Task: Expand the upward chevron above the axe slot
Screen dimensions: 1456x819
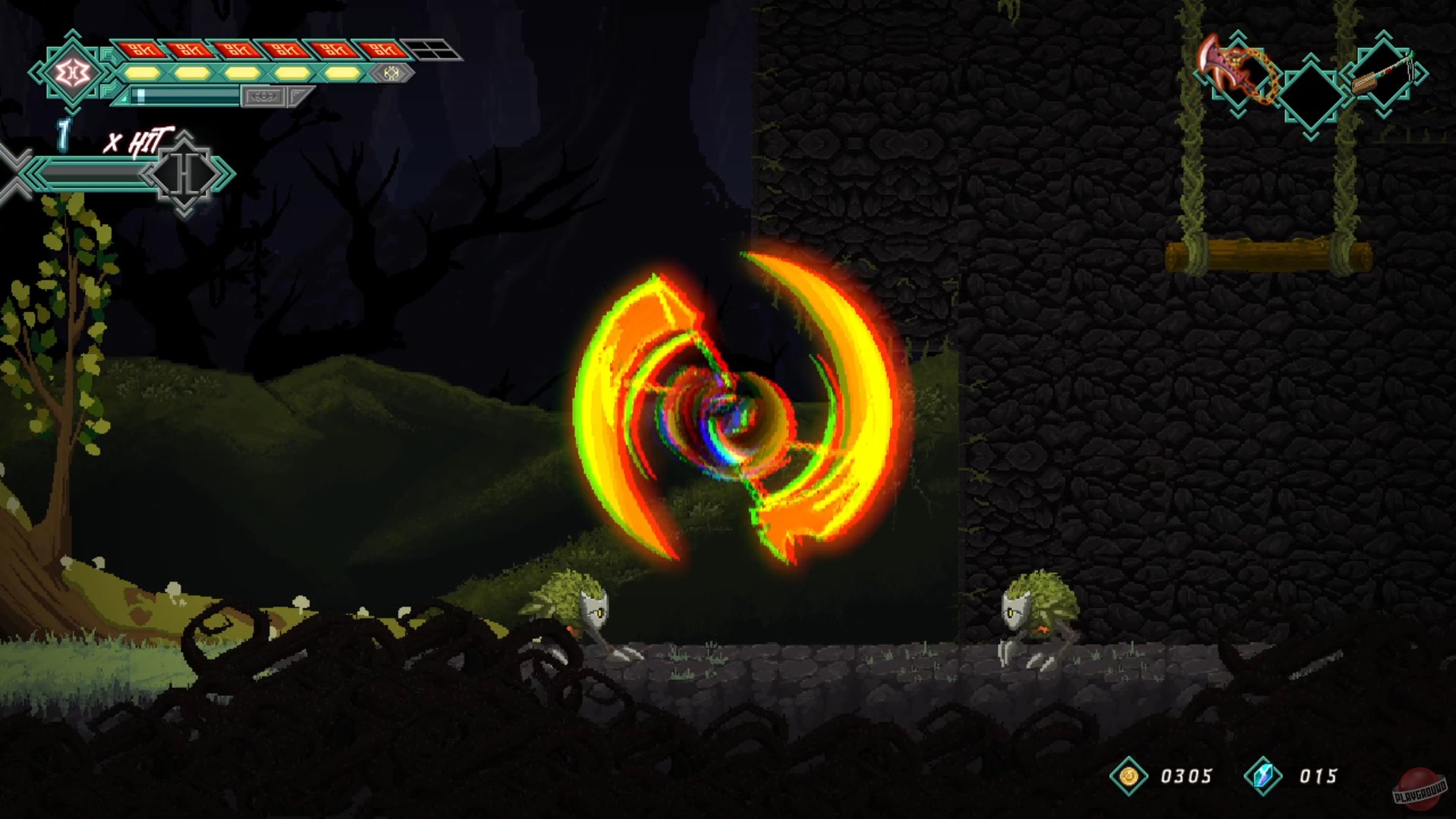Action: pos(1237,36)
